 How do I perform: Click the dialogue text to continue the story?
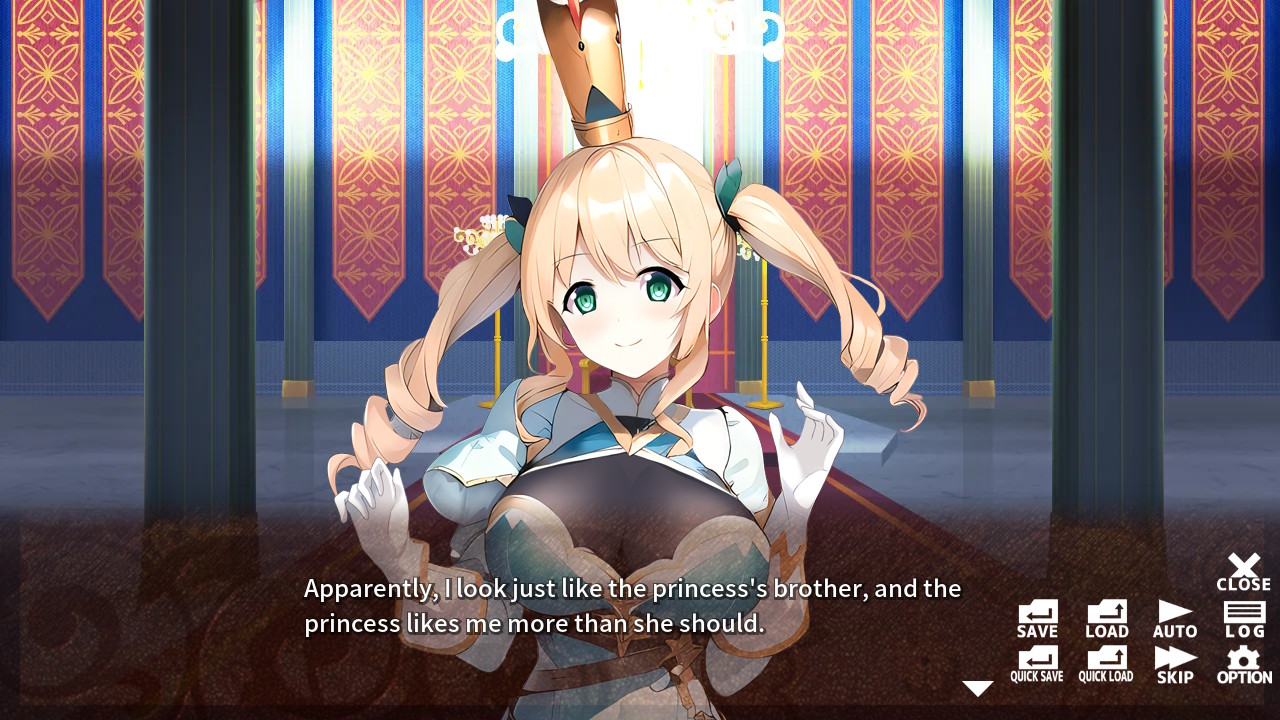[x=630, y=605]
